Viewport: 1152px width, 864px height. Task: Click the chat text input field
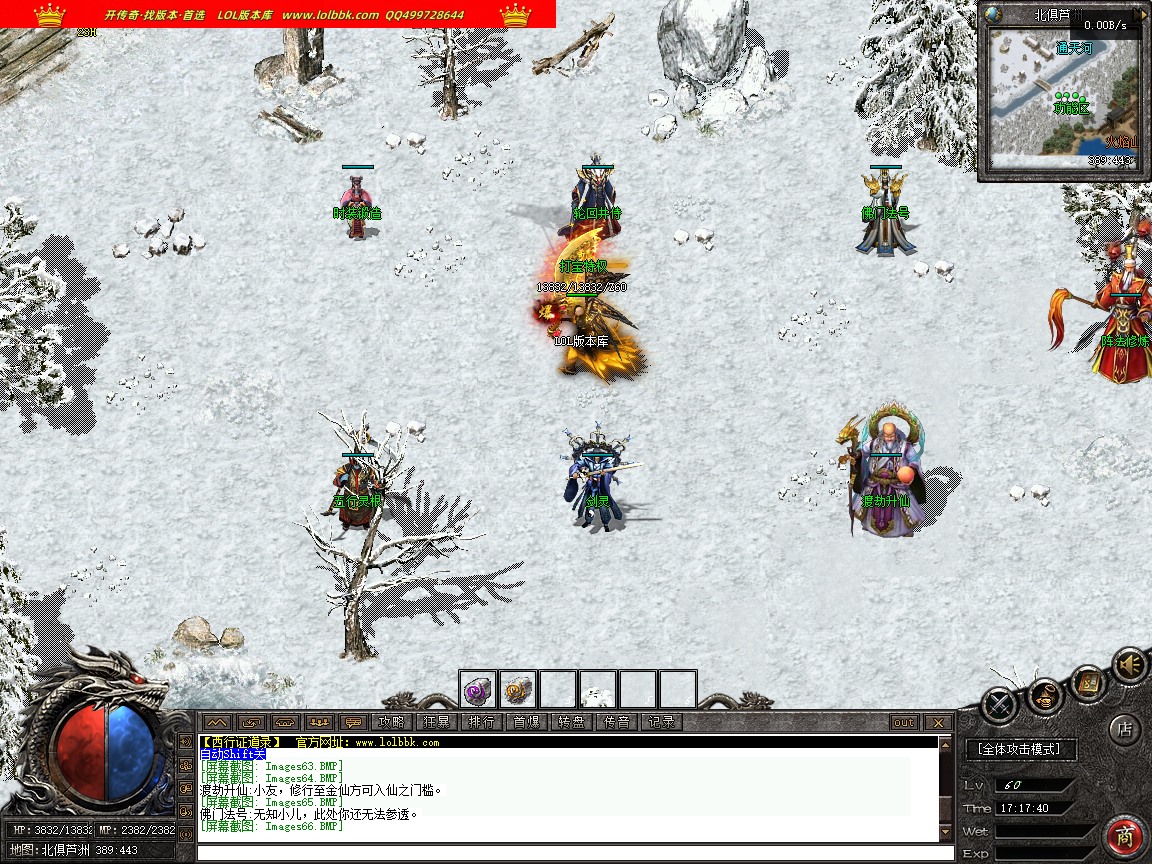[x=570, y=853]
